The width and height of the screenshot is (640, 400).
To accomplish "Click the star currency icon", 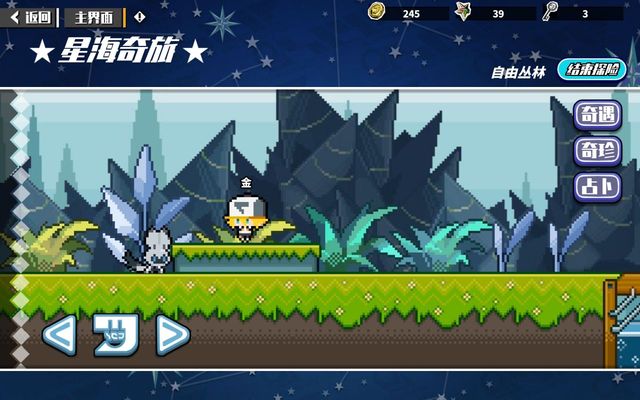I will point(464,12).
